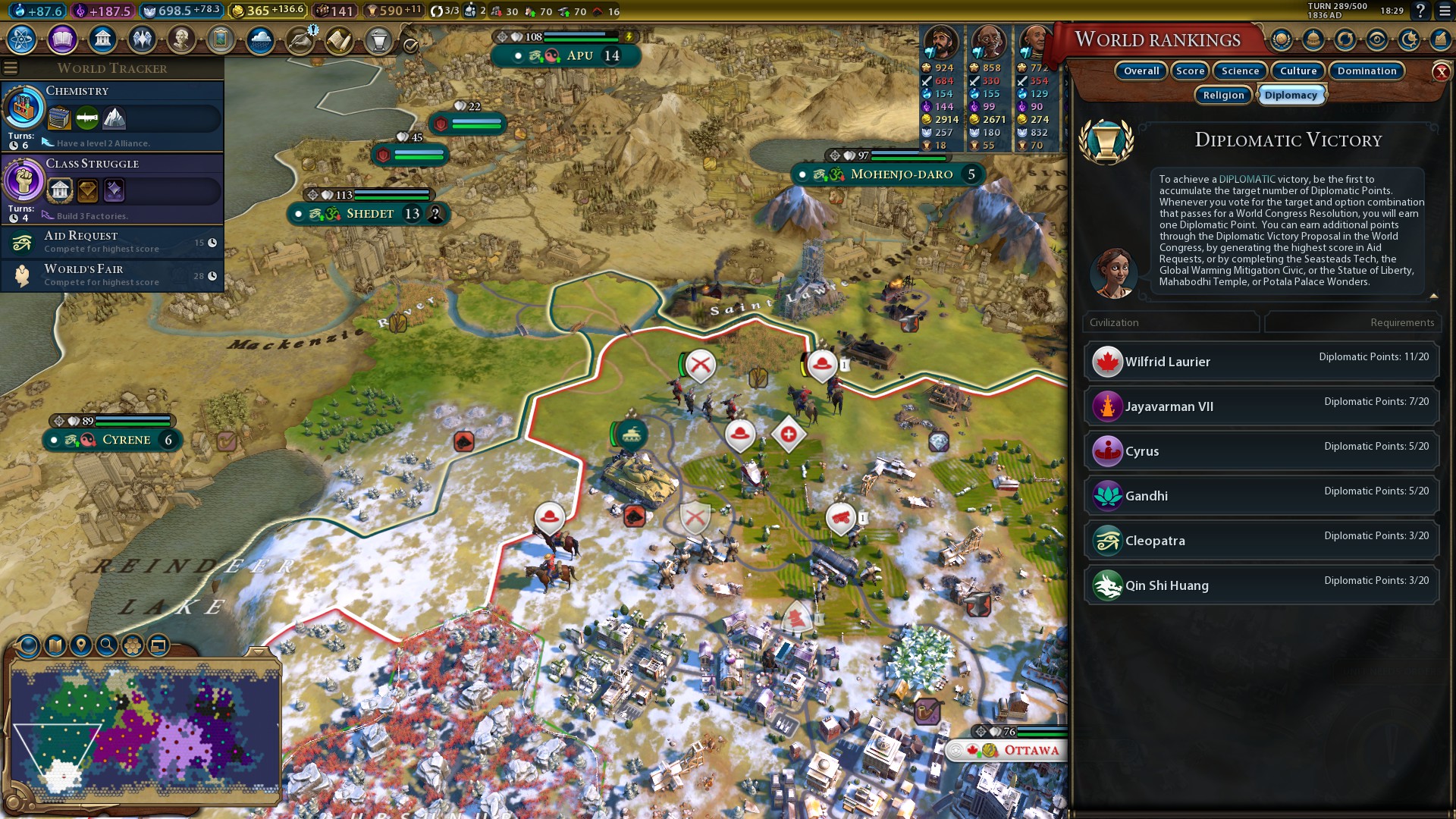Open the civics tree book icon
The height and width of the screenshot is (819, 1456).
pyautogui.click(x=62, y=39)
